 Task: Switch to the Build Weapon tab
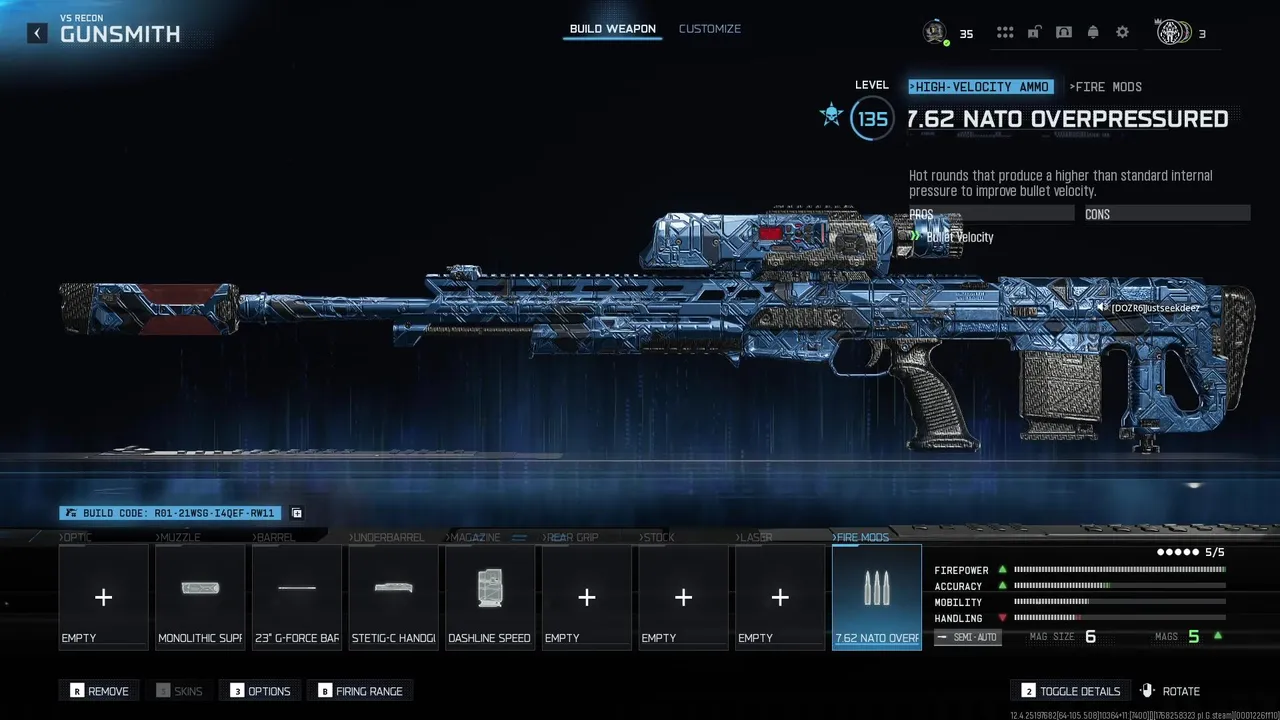coord(612,29)
